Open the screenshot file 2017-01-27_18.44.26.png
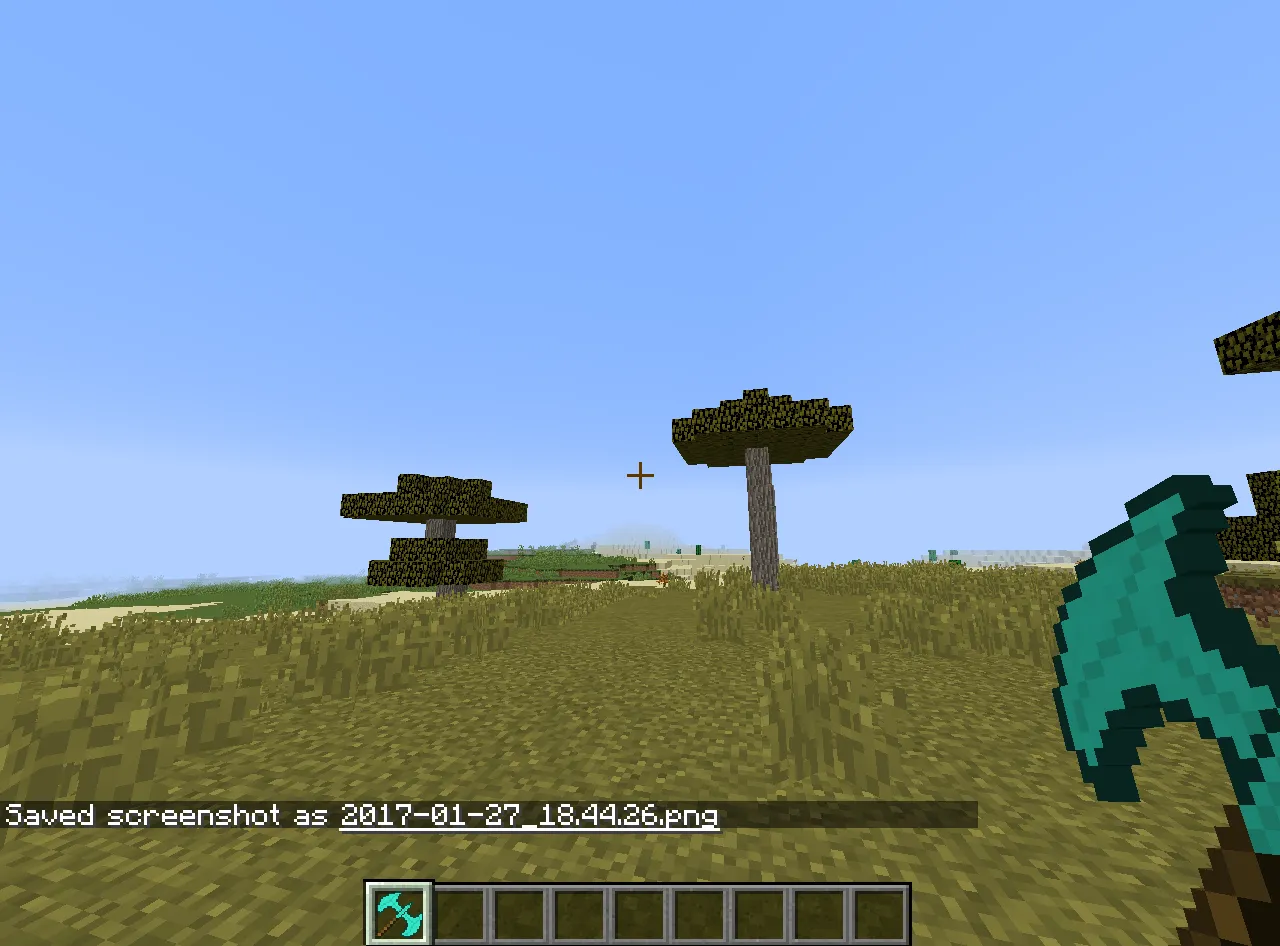Screen dimensions: 1280x946 click(x=528, y=815)
